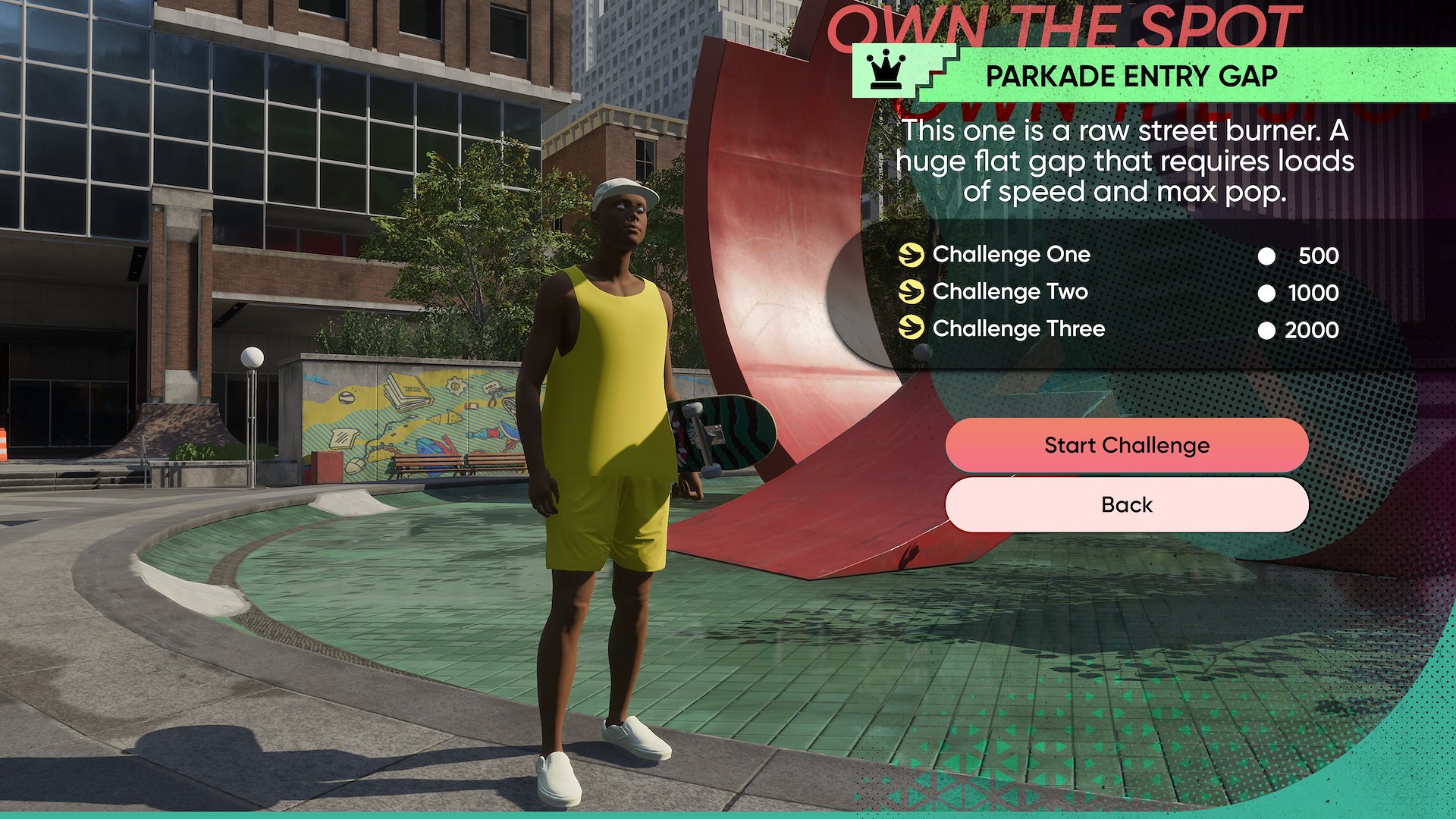Go back with the Back button
The height and width of the screenshot is (819, 1456).
(x=1126, y=505)
